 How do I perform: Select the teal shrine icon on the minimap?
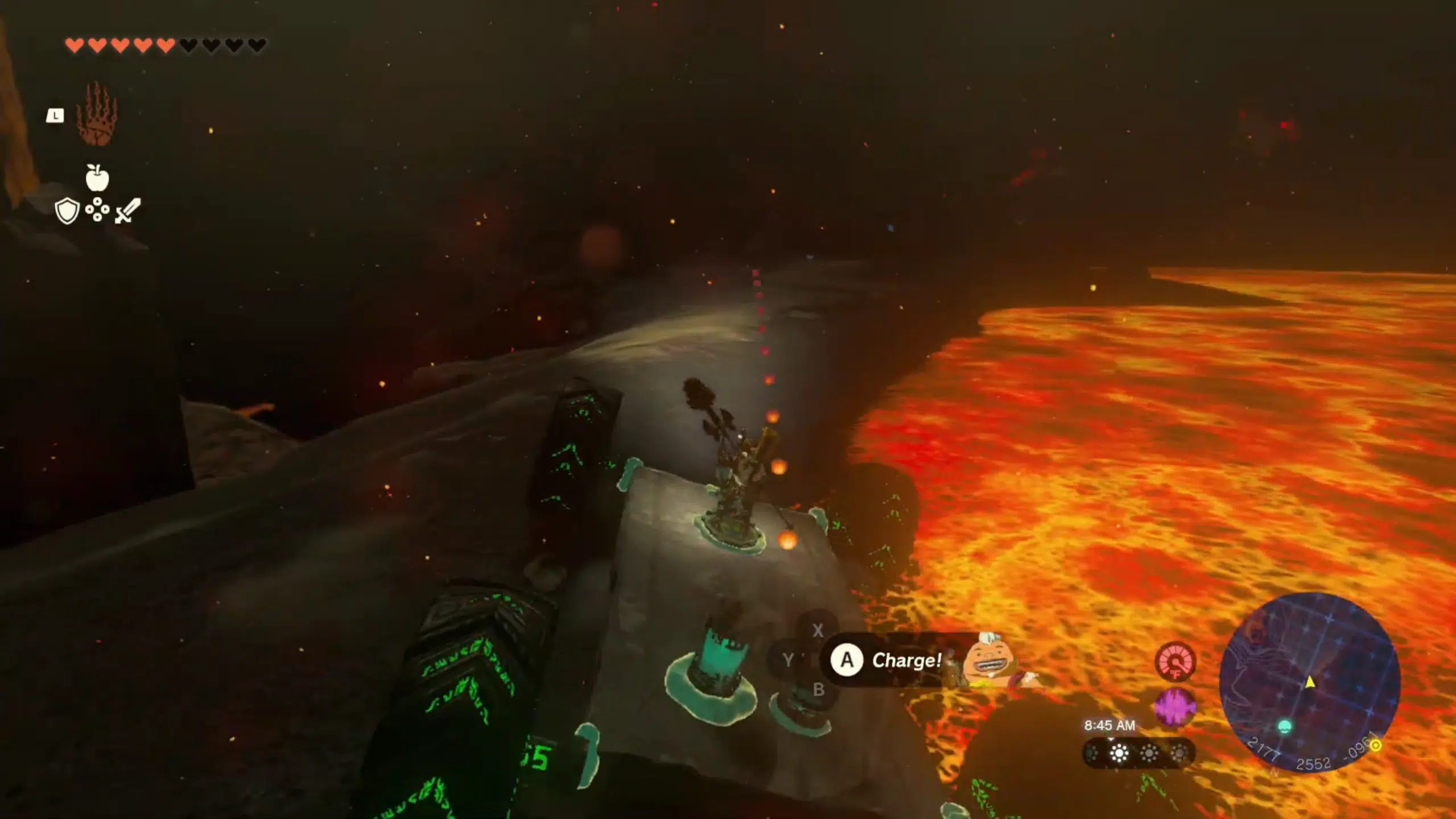tap(1286, 727)
